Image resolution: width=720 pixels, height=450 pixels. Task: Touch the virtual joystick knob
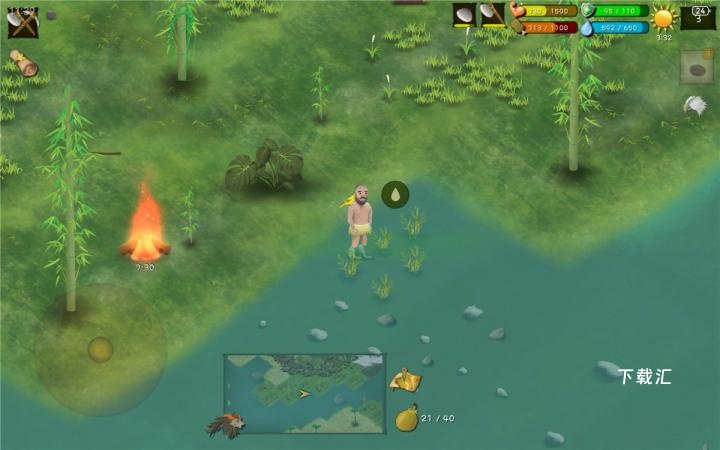pos(100,349)
